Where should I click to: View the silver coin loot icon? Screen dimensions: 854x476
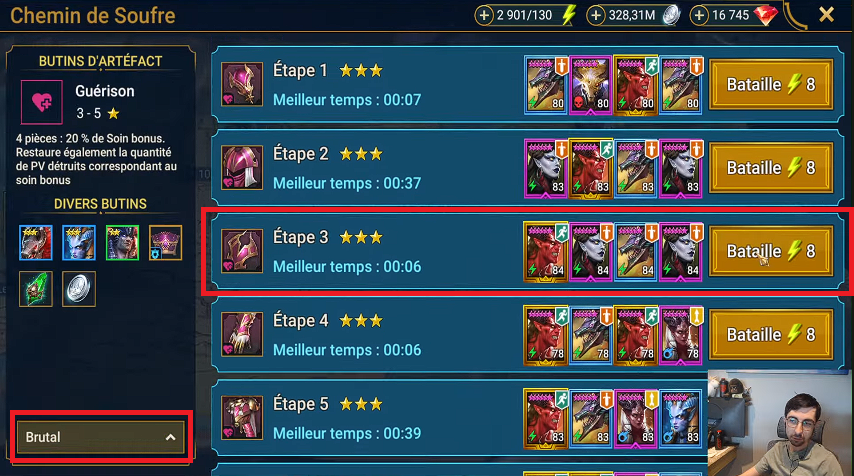[77, 288]
